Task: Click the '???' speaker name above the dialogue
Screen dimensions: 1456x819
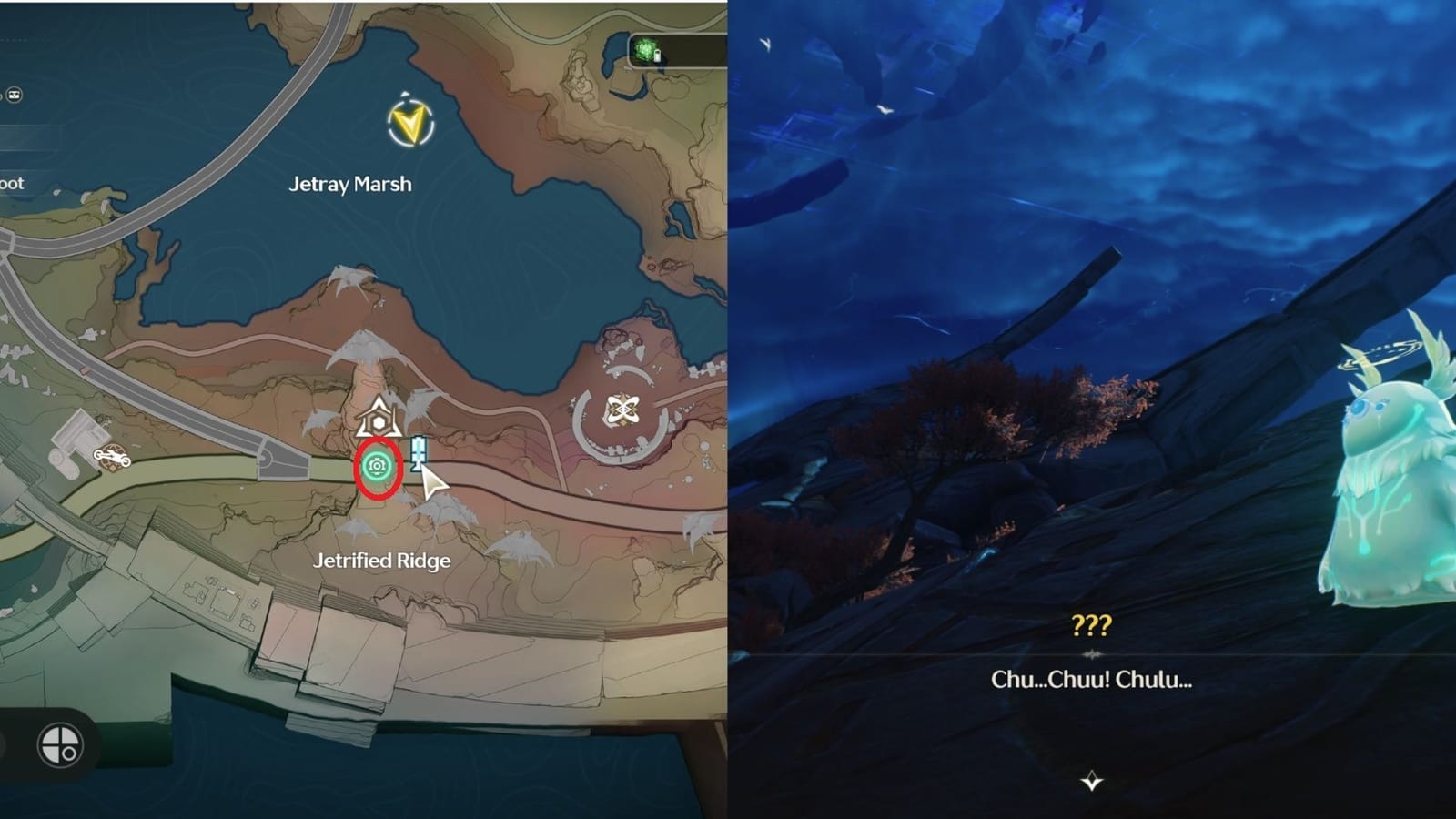Action: point(1091,623)
